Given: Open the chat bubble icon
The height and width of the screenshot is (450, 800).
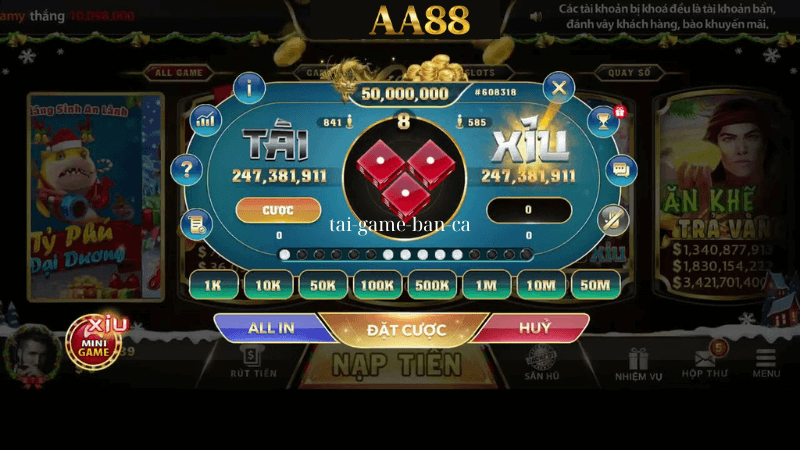Looking at the screenshot, I should tap(622, 170).
